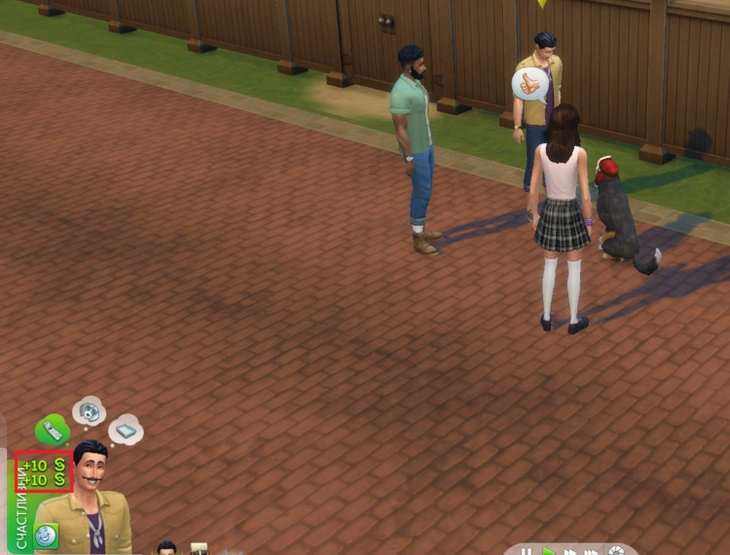Open the happy face moodlet icon
730x555 pixels.
pos(46,535)
